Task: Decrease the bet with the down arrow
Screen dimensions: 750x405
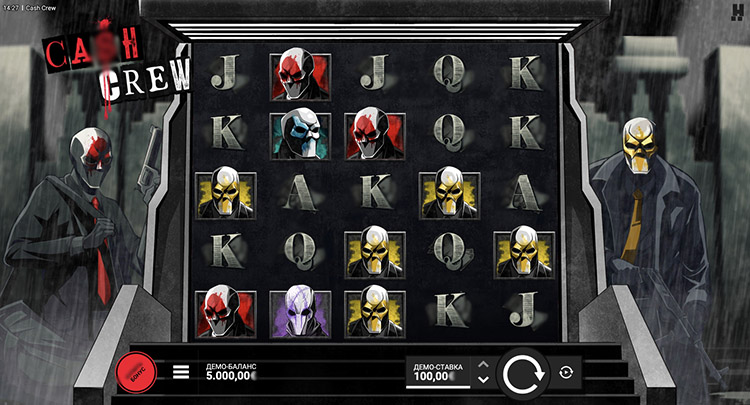Action: [x=484, y=380]
